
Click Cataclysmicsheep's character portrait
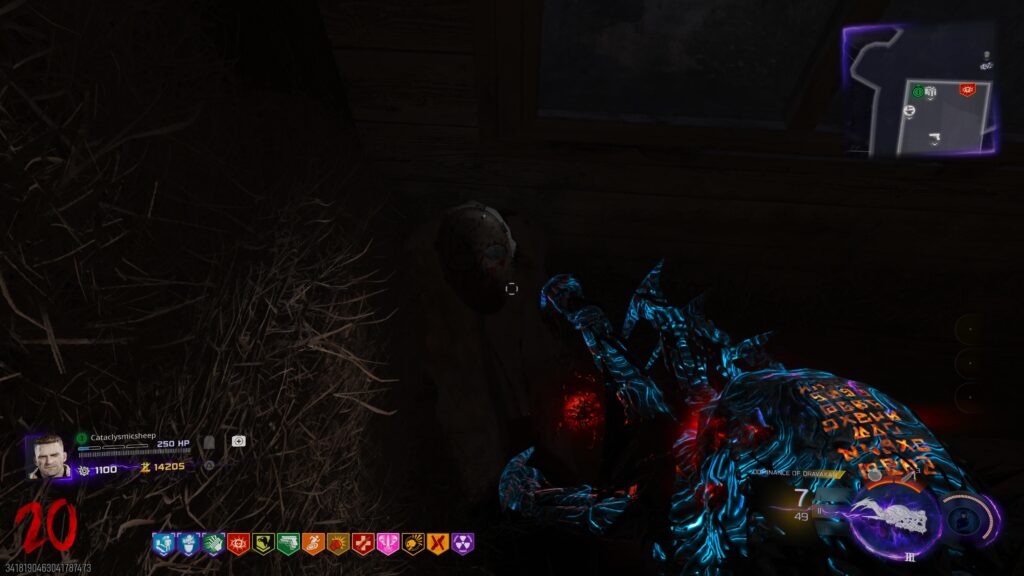coord(45,455)
